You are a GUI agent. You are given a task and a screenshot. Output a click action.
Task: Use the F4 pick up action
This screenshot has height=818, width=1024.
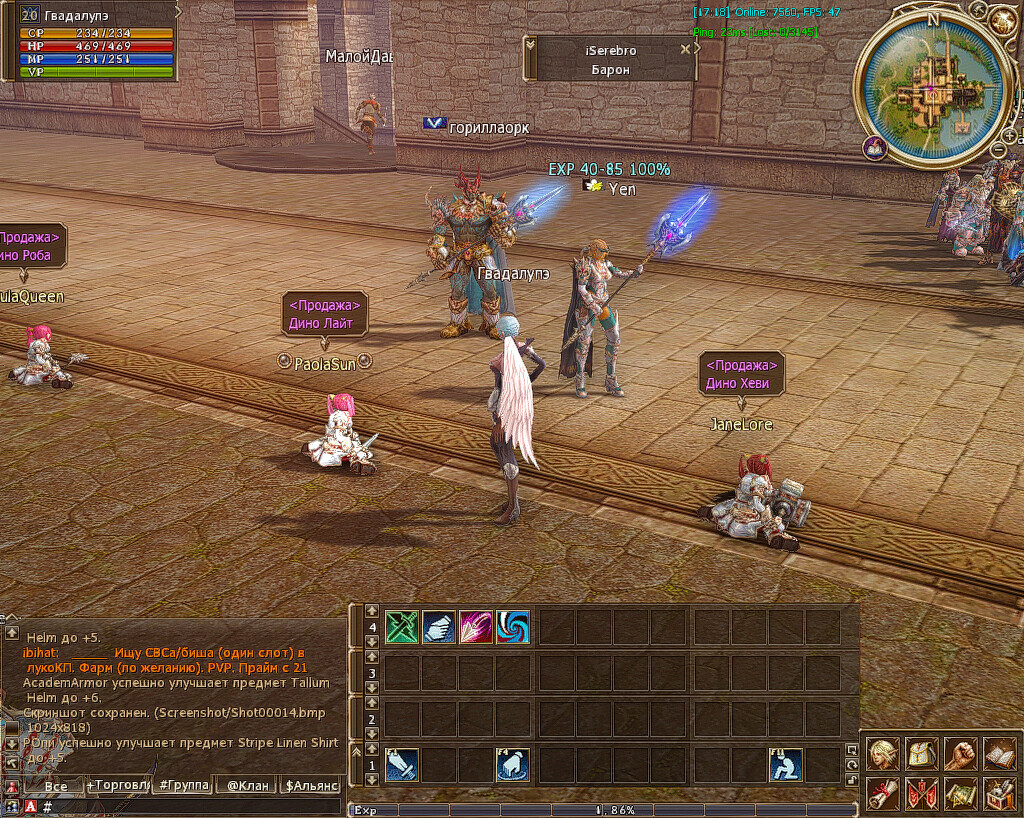(513, 765)
